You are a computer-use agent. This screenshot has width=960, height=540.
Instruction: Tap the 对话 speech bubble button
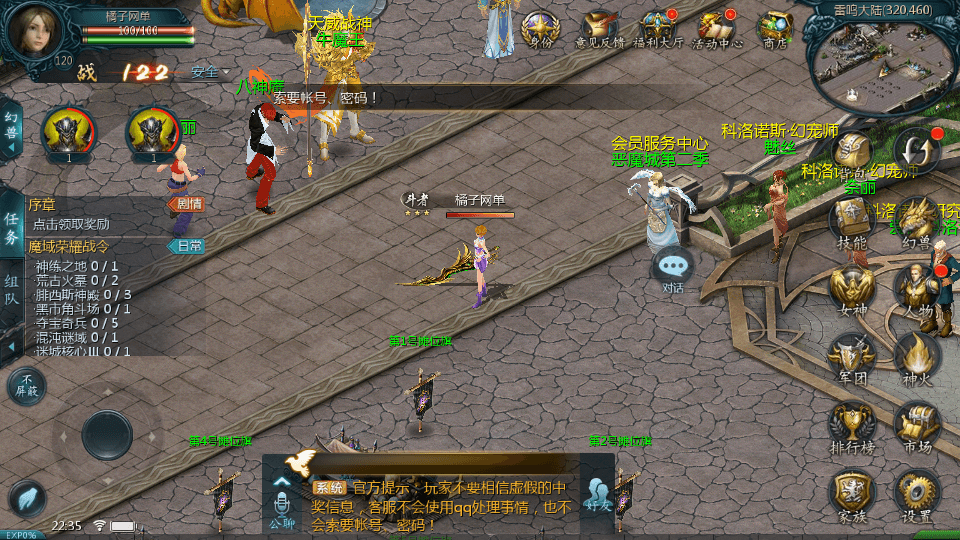coord(673,267)
